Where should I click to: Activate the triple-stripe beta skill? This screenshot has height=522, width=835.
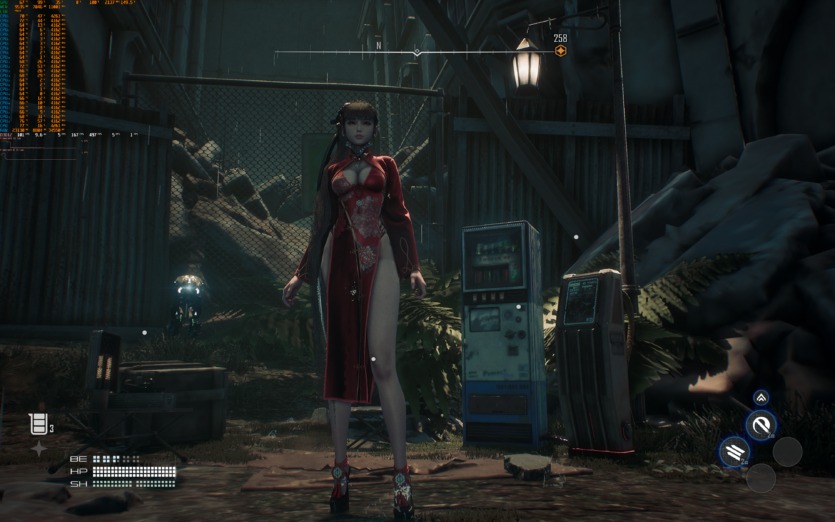coord(734,452)
